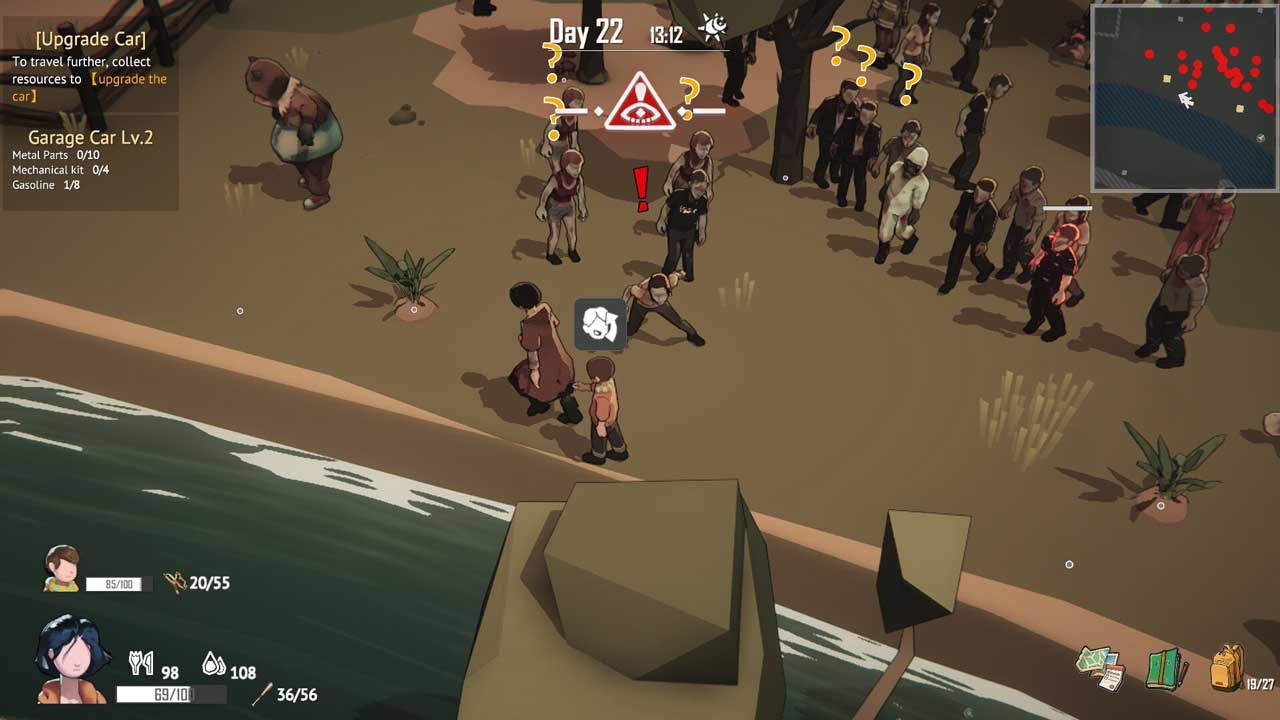Click the minimap with red dots
Viewport: 1280px width, 720px height.
pos(1184,97)
